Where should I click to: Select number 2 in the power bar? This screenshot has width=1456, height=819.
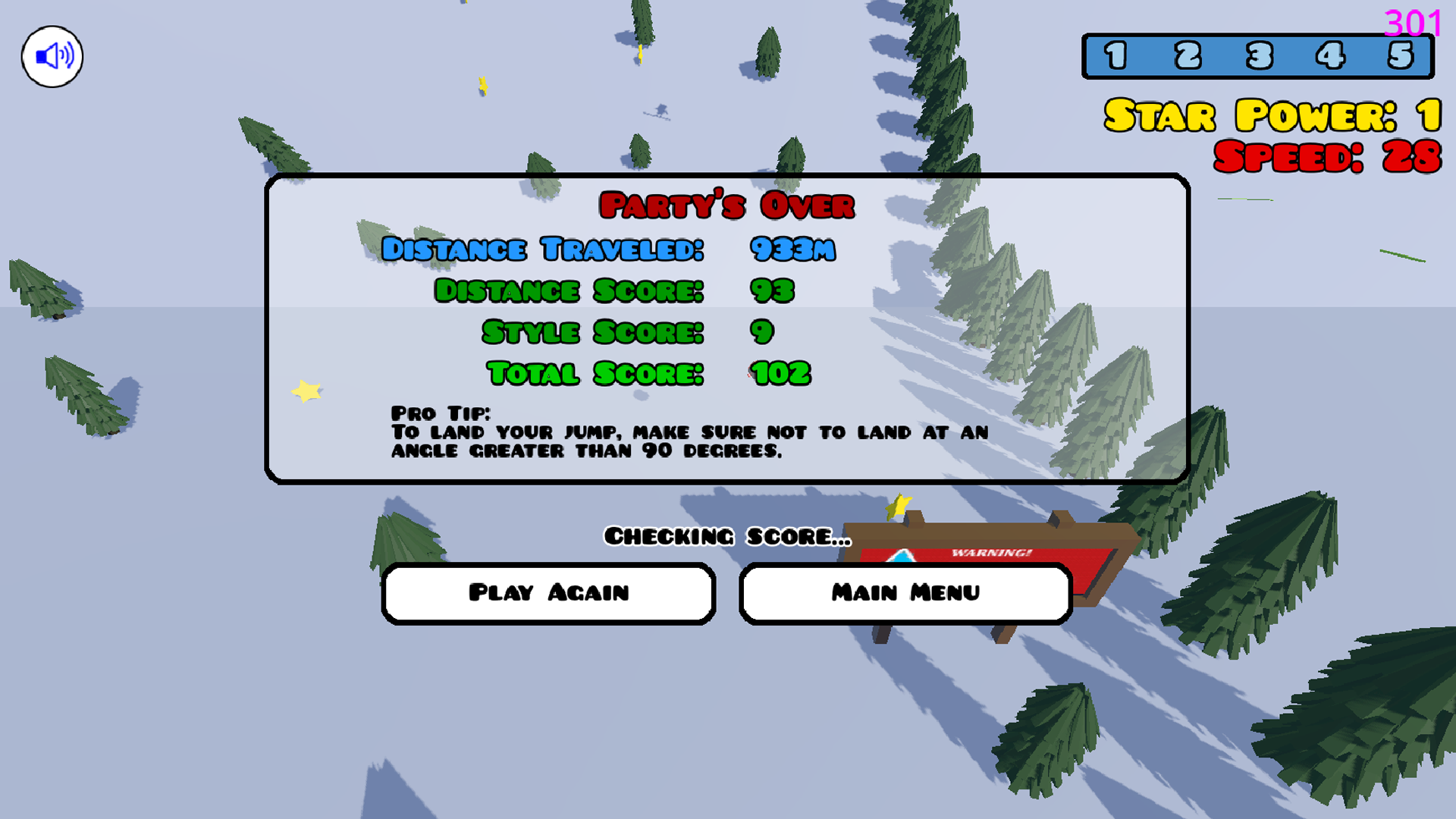[1187, 55]
